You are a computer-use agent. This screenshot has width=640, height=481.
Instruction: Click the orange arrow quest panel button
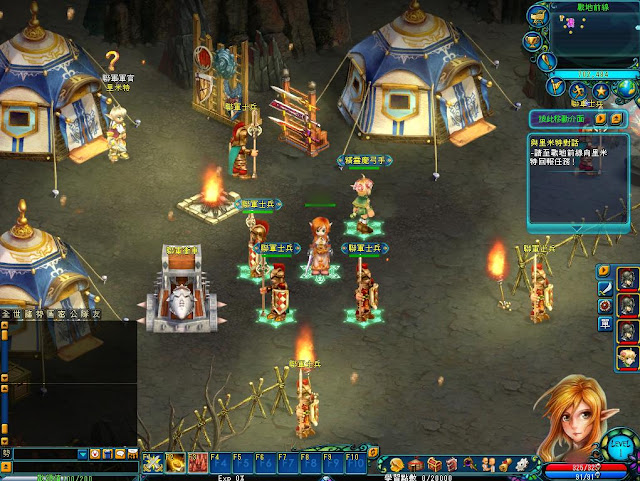click(600, 118)
